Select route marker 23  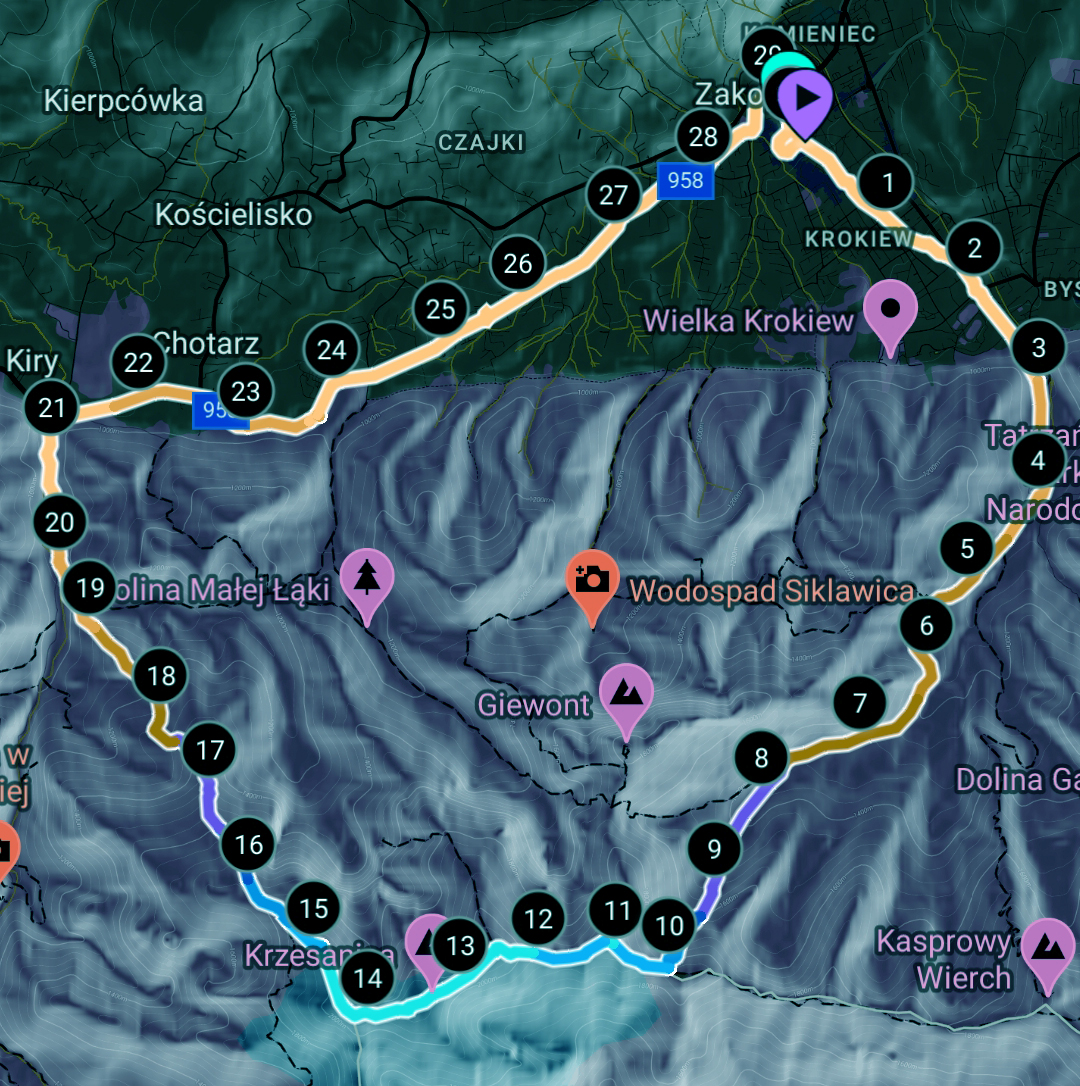click(x=246, y=391)
